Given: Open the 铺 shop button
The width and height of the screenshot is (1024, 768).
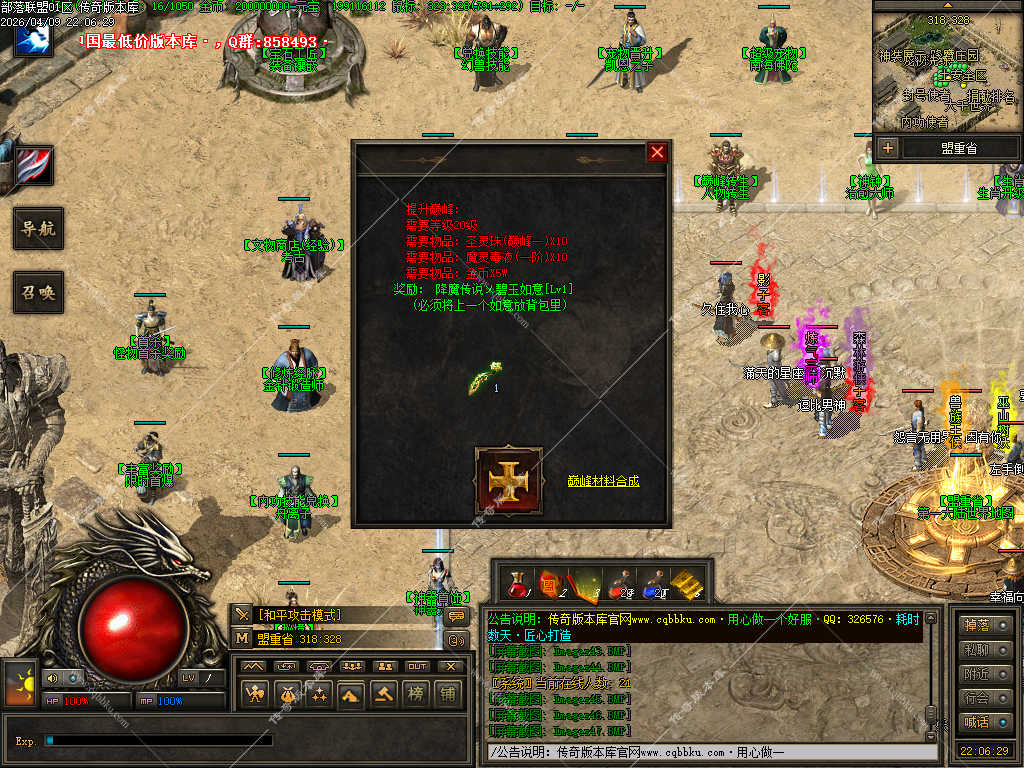Looking at the screenshot, I should 448,692.
